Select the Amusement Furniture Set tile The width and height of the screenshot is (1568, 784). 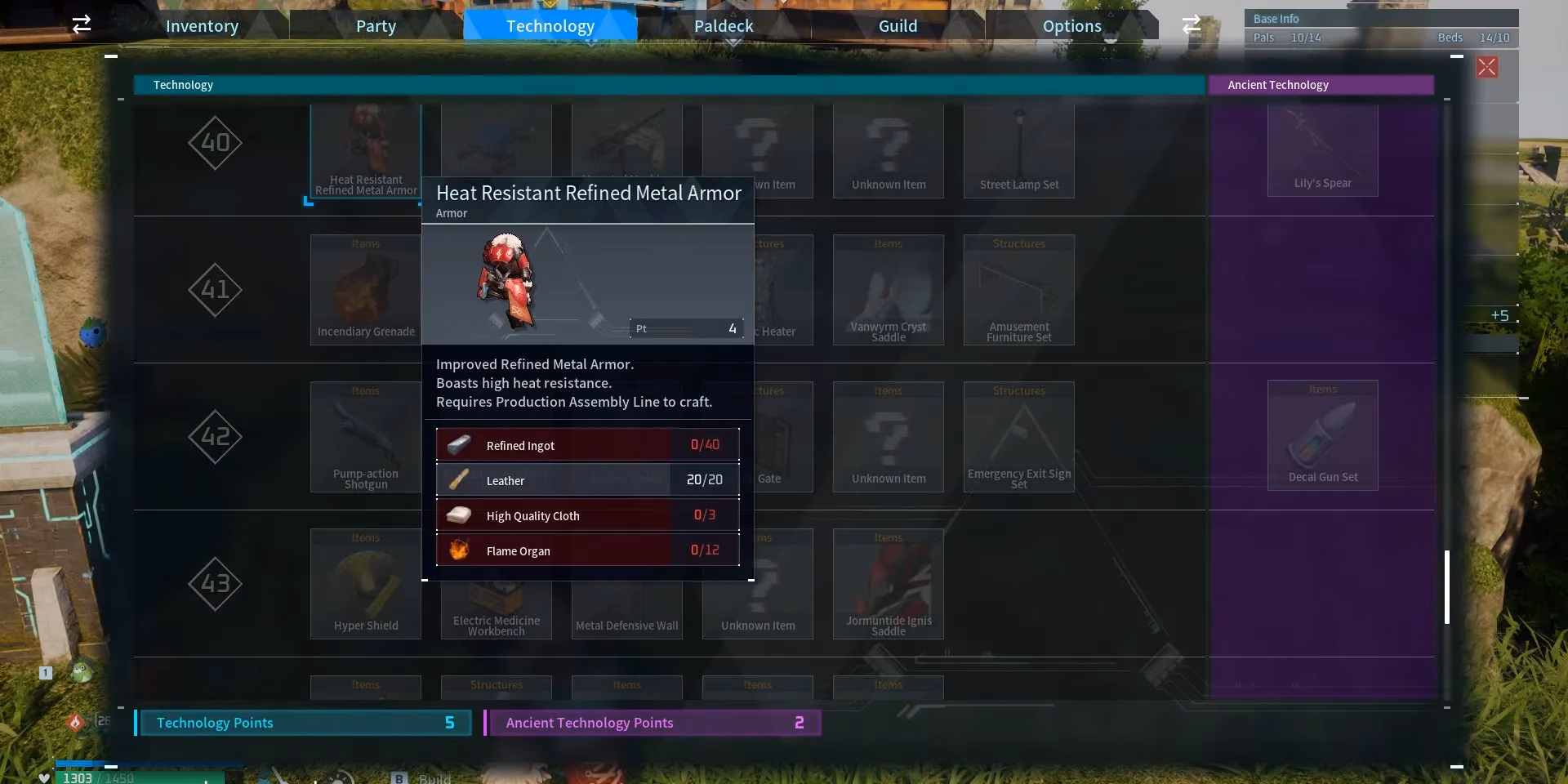(1018, 290)
